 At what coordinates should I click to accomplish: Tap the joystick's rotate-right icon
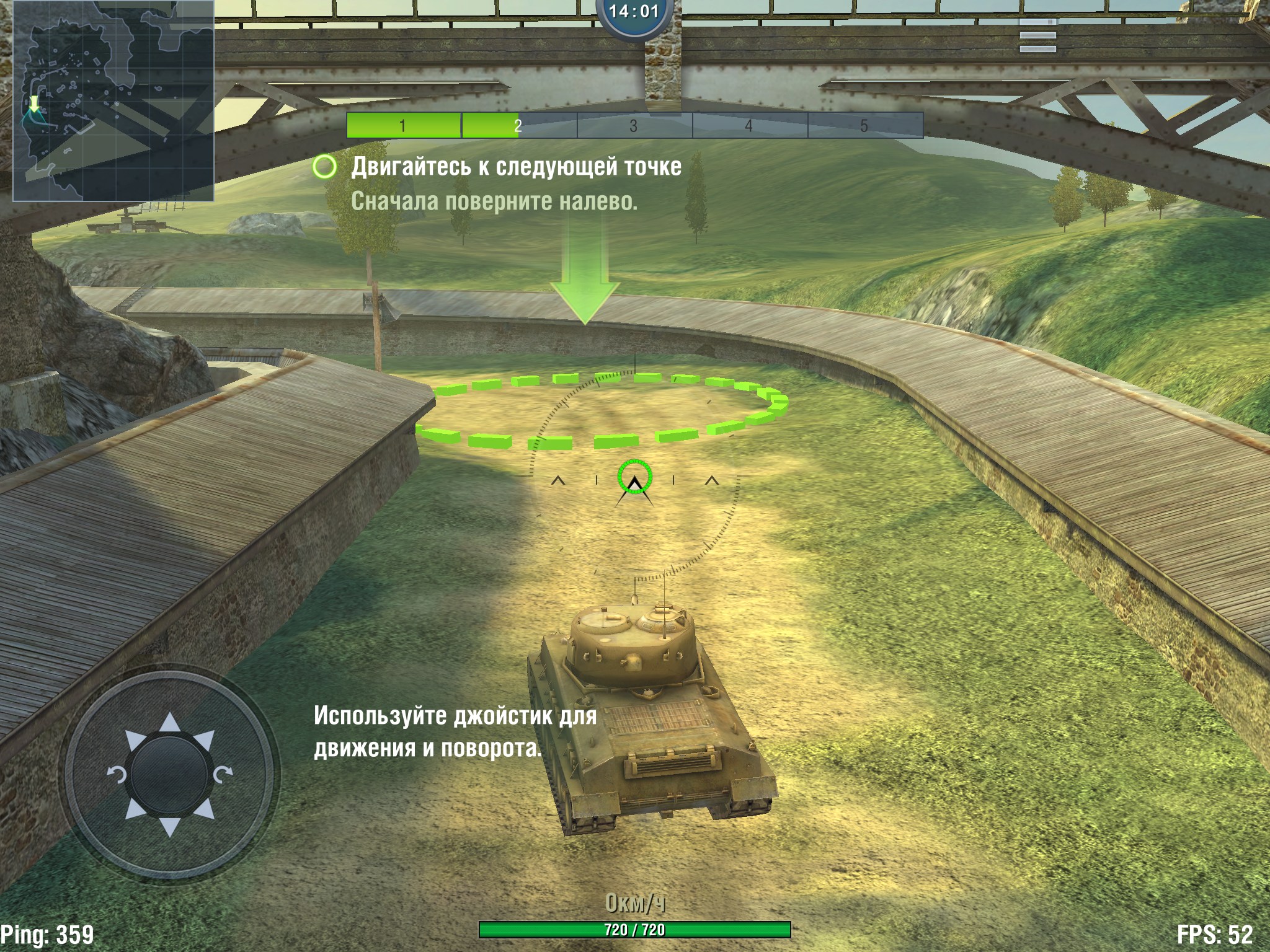223,773
